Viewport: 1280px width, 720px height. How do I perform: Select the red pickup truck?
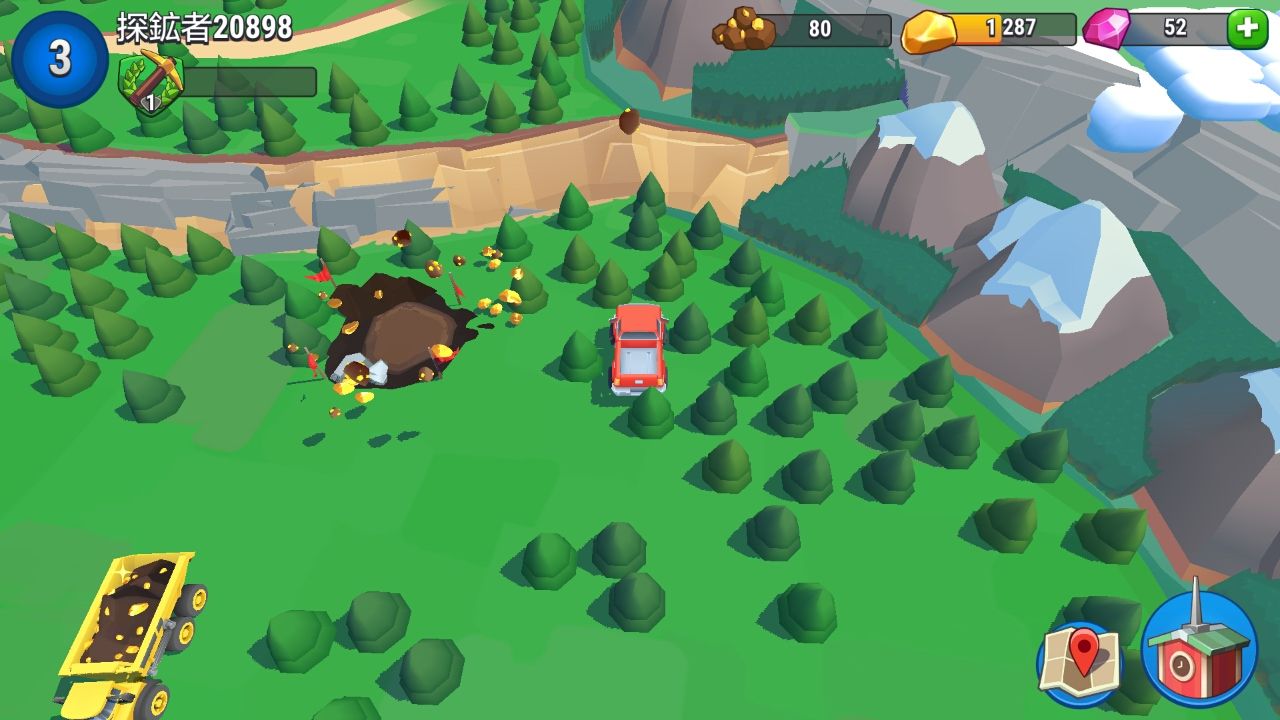pos(637,350)
